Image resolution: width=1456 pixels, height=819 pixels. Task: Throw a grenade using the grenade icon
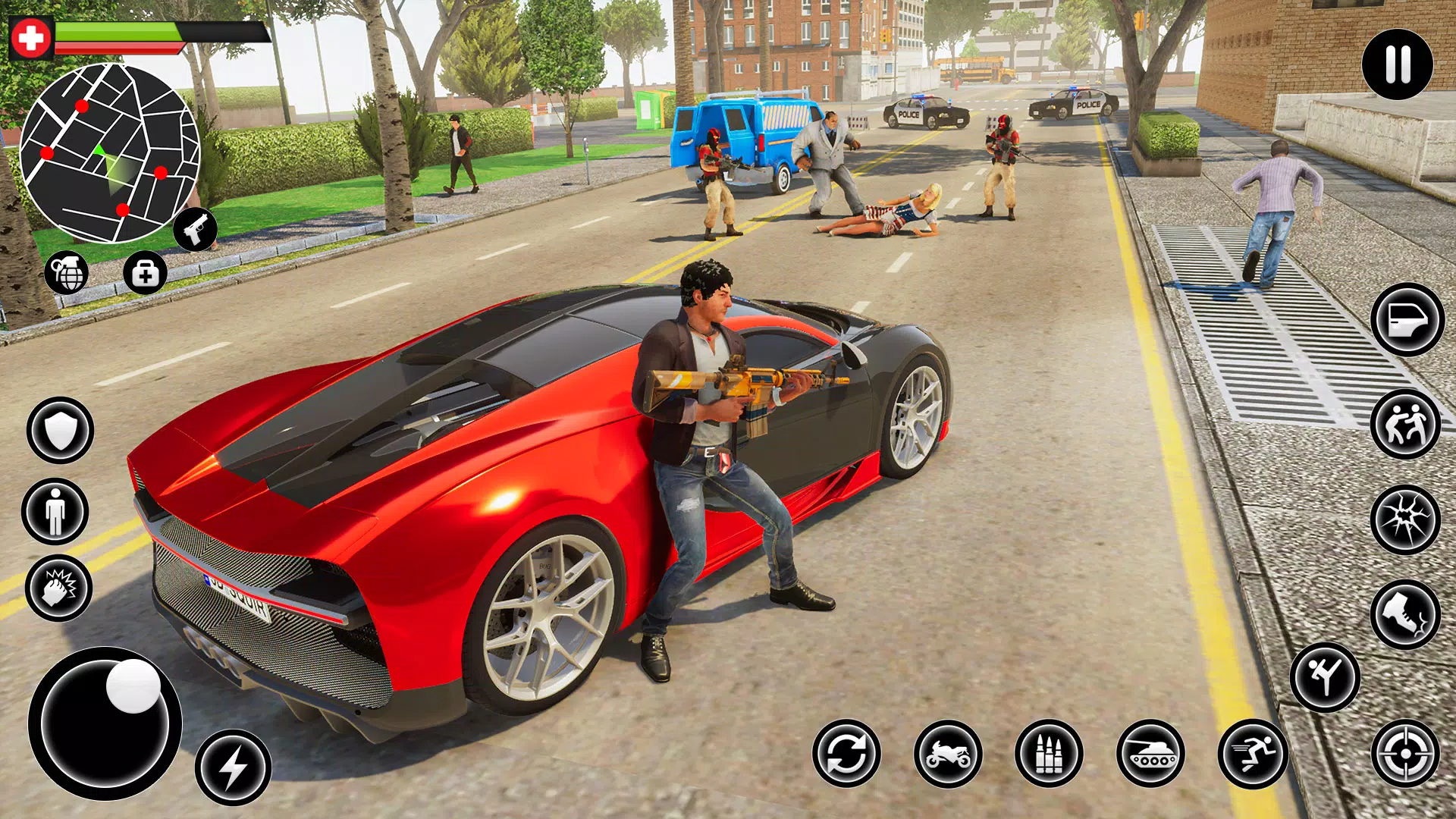coord(67,273)
